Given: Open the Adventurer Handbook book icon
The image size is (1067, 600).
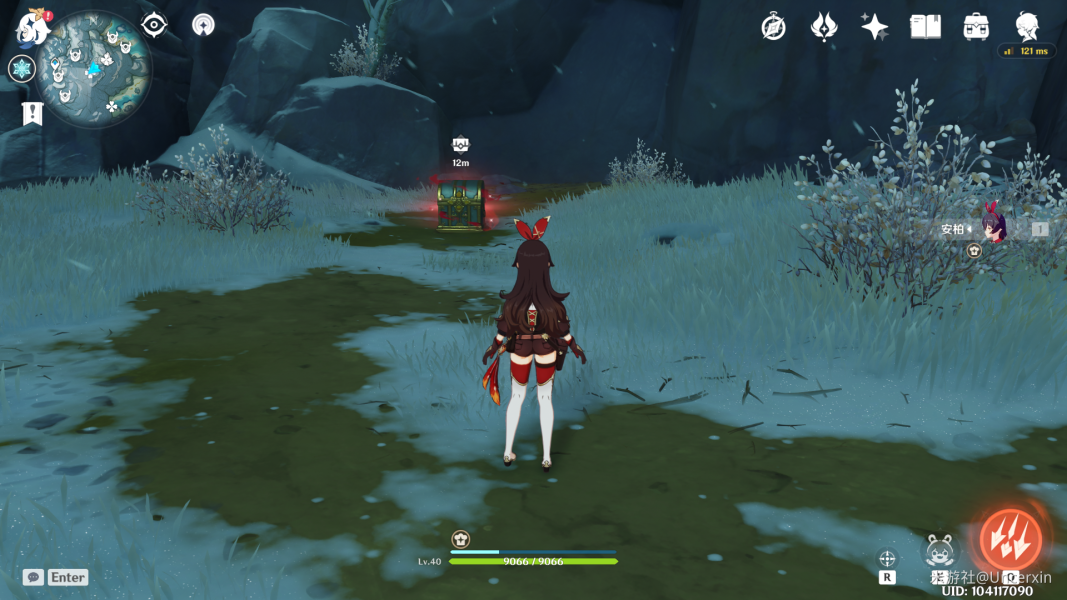Looking at the screenshot, I should [x=925, y=27].
